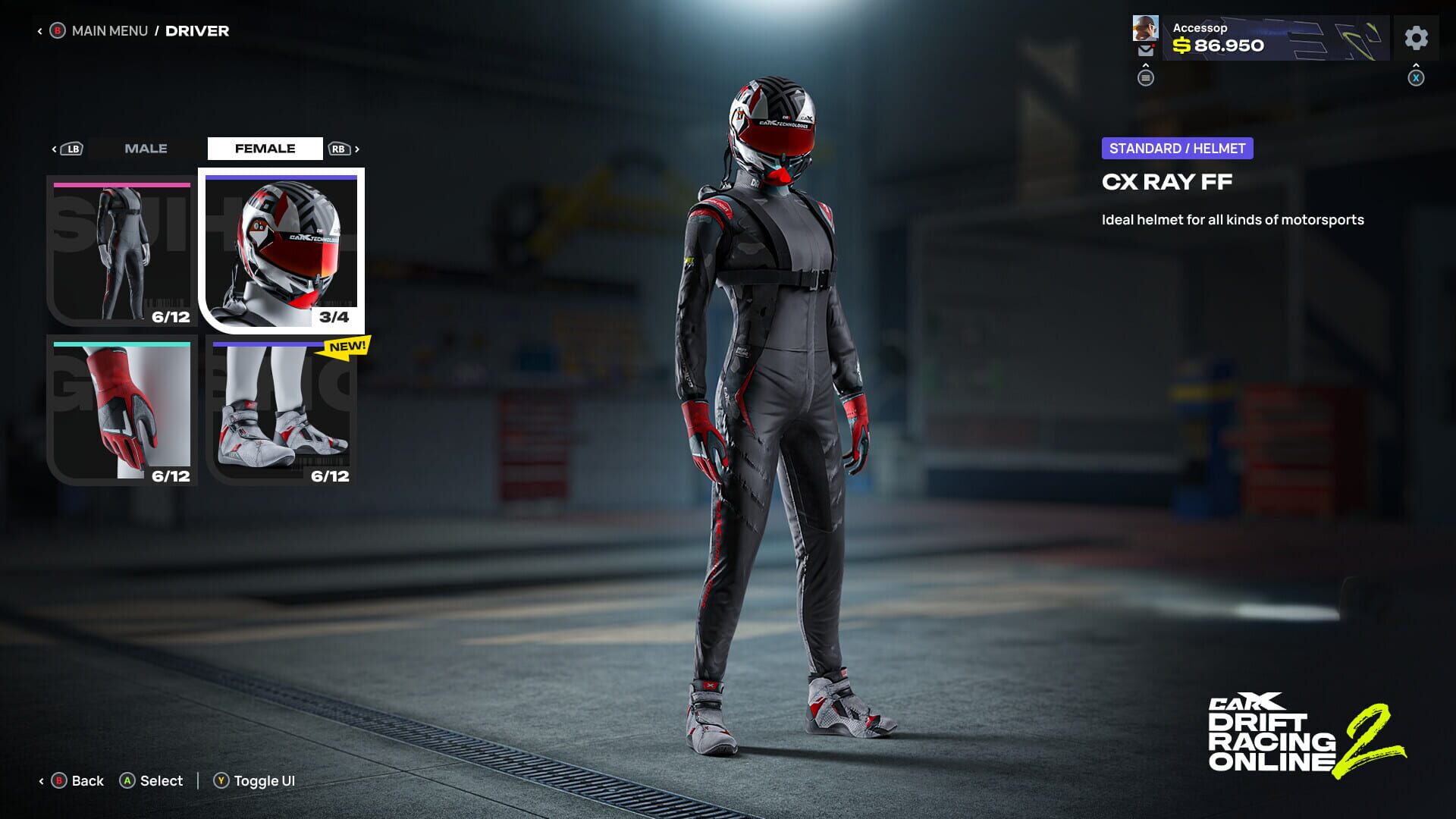1456x819 pixels.
Task: Open the mail inbox with unread notification
Action: coord(1146,50)
